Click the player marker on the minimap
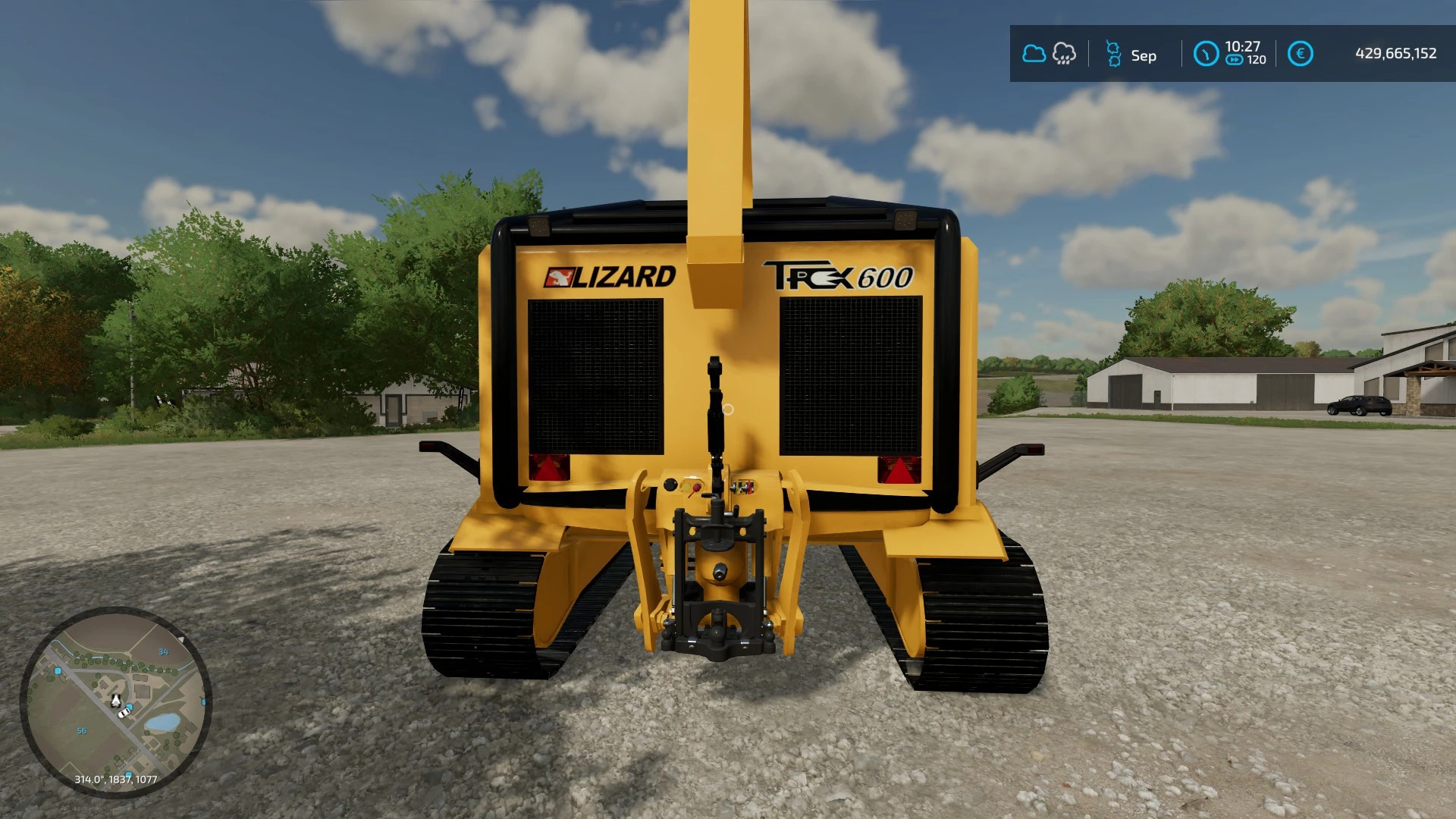This screenshot has height=819, width=1456. 116,701
